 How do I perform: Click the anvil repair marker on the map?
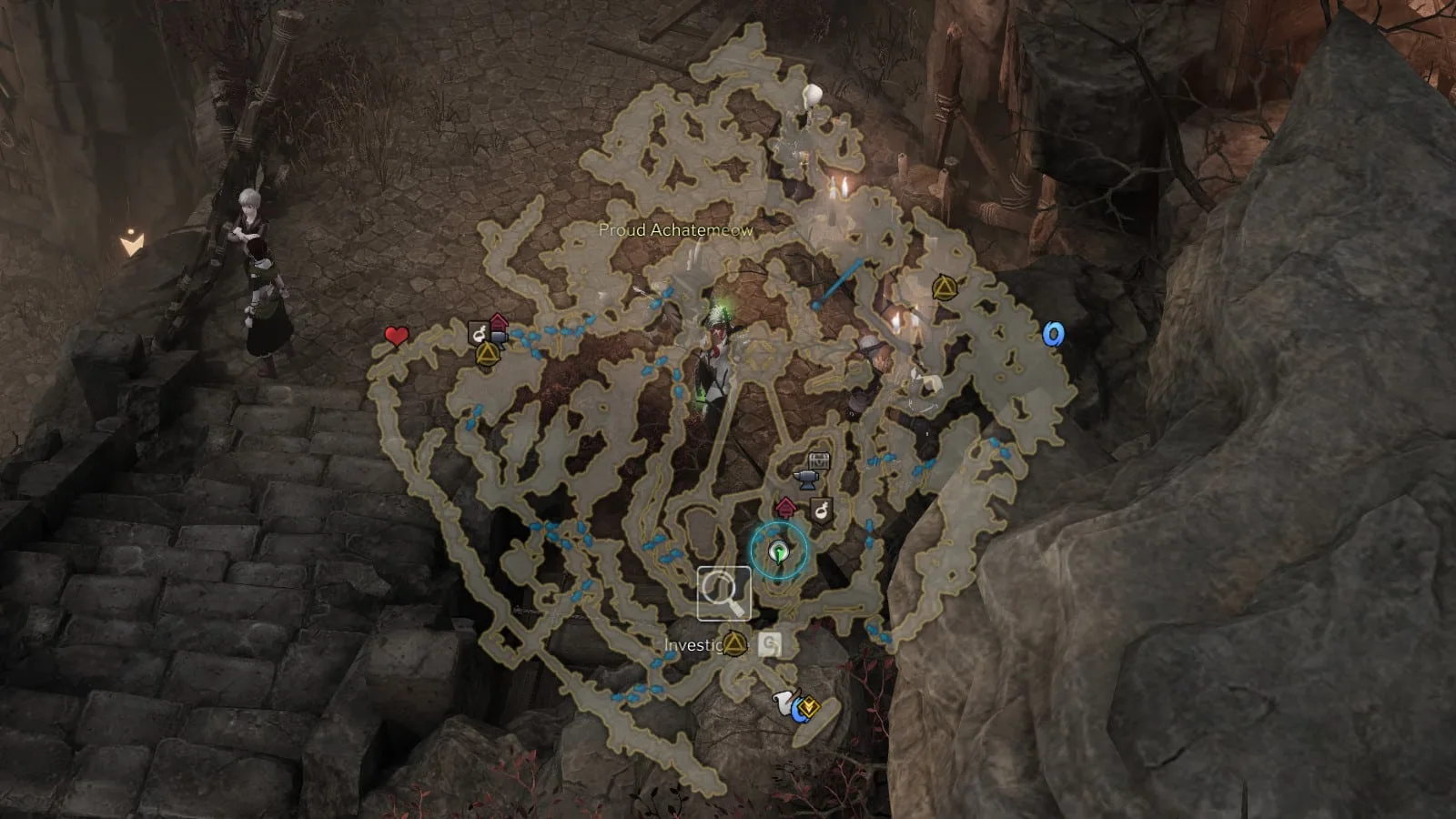[804, 479]
